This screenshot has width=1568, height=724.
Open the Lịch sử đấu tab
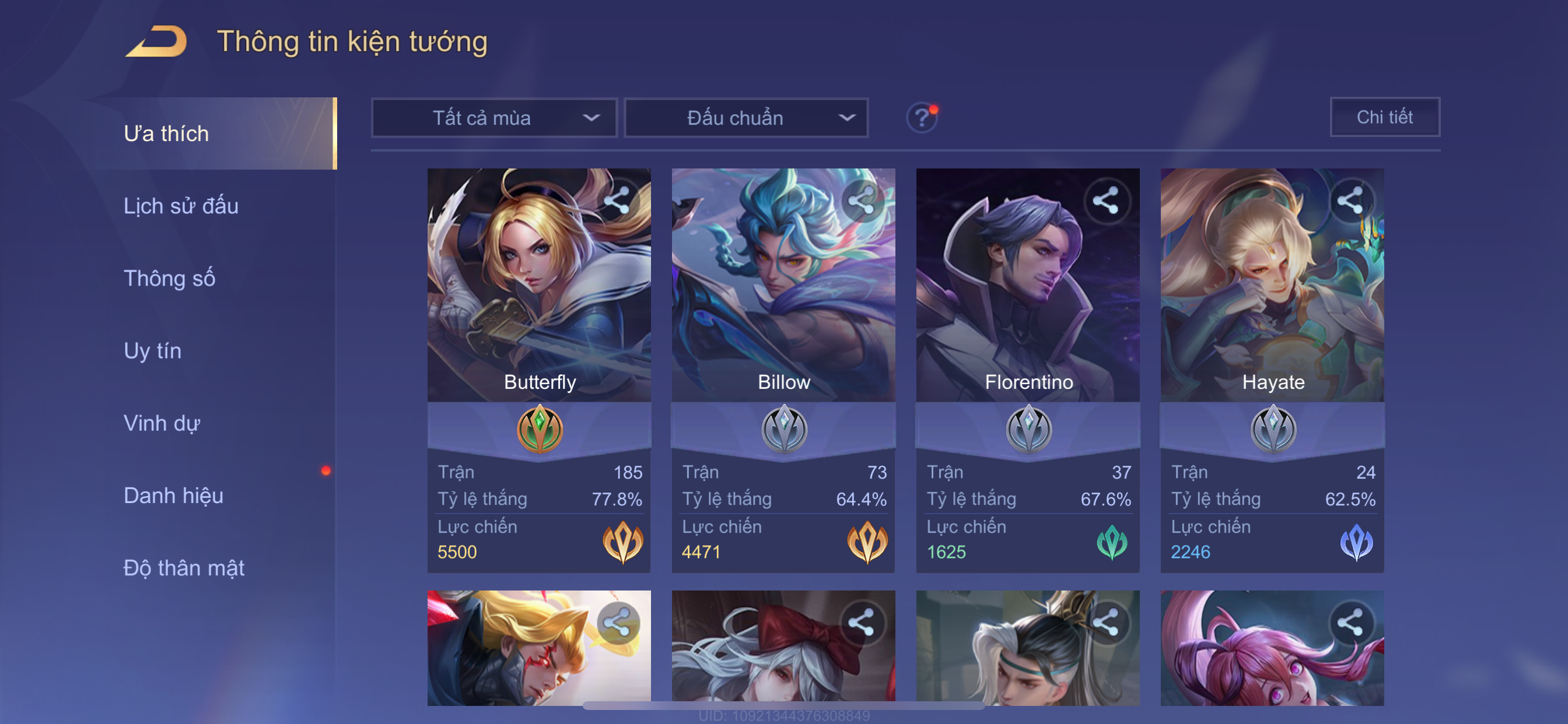coord(181,206)
